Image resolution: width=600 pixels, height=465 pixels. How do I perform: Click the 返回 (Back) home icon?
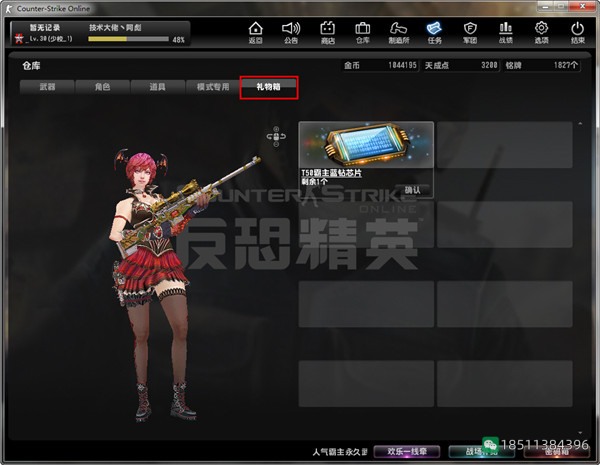[x=256, y=32]
